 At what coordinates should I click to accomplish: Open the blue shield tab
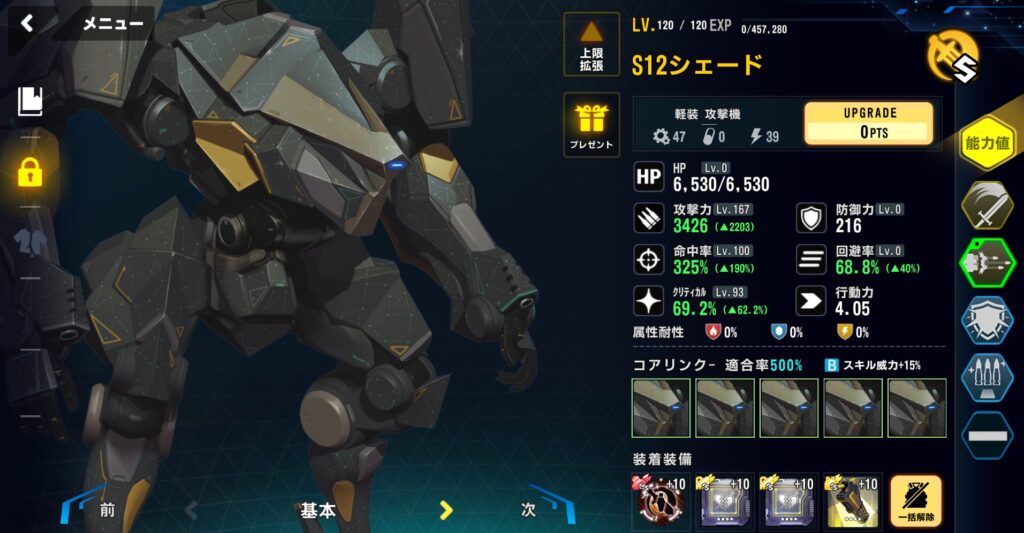point(987,321)
